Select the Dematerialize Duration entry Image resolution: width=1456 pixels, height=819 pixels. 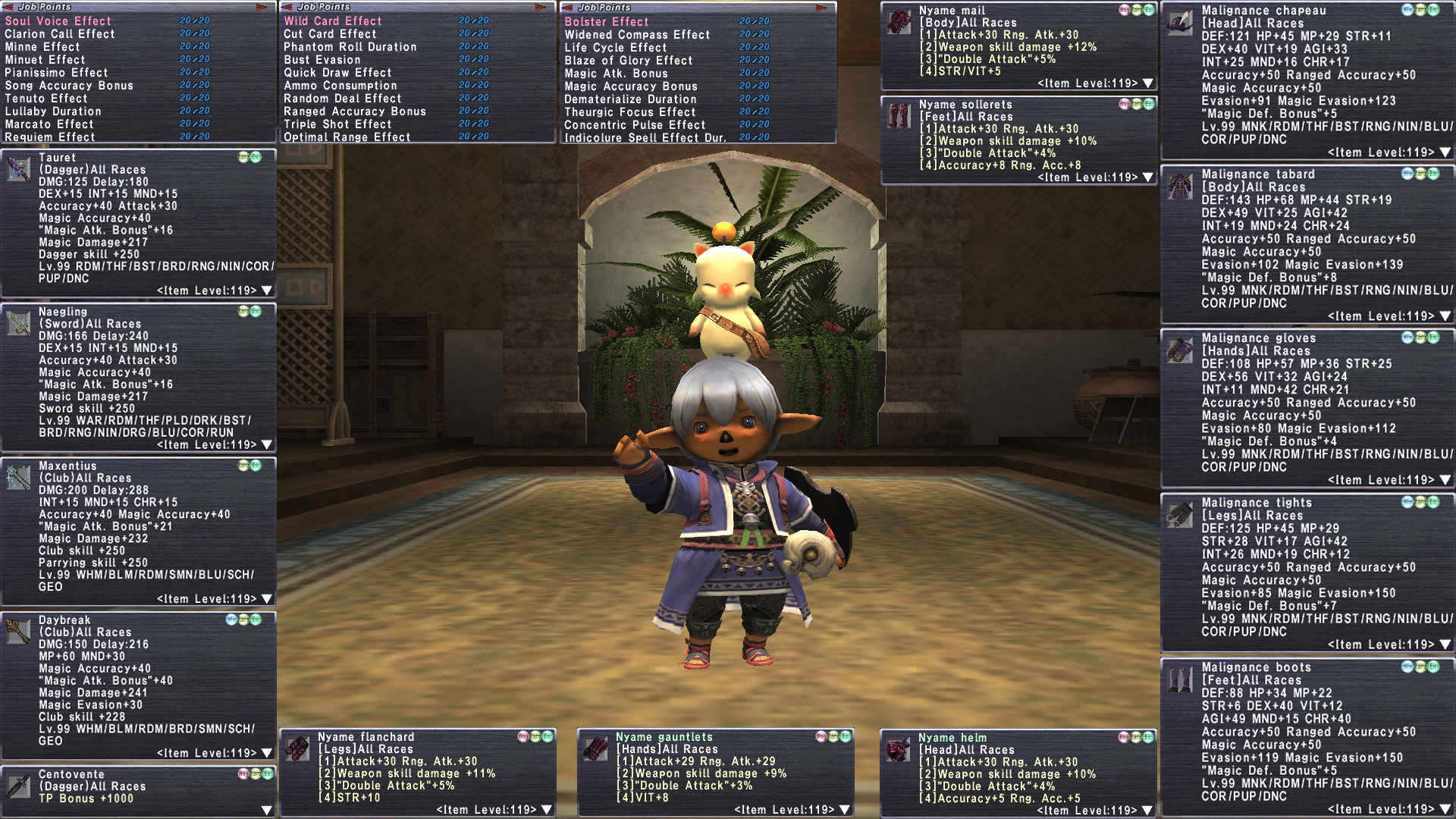[x=629, y=99]
